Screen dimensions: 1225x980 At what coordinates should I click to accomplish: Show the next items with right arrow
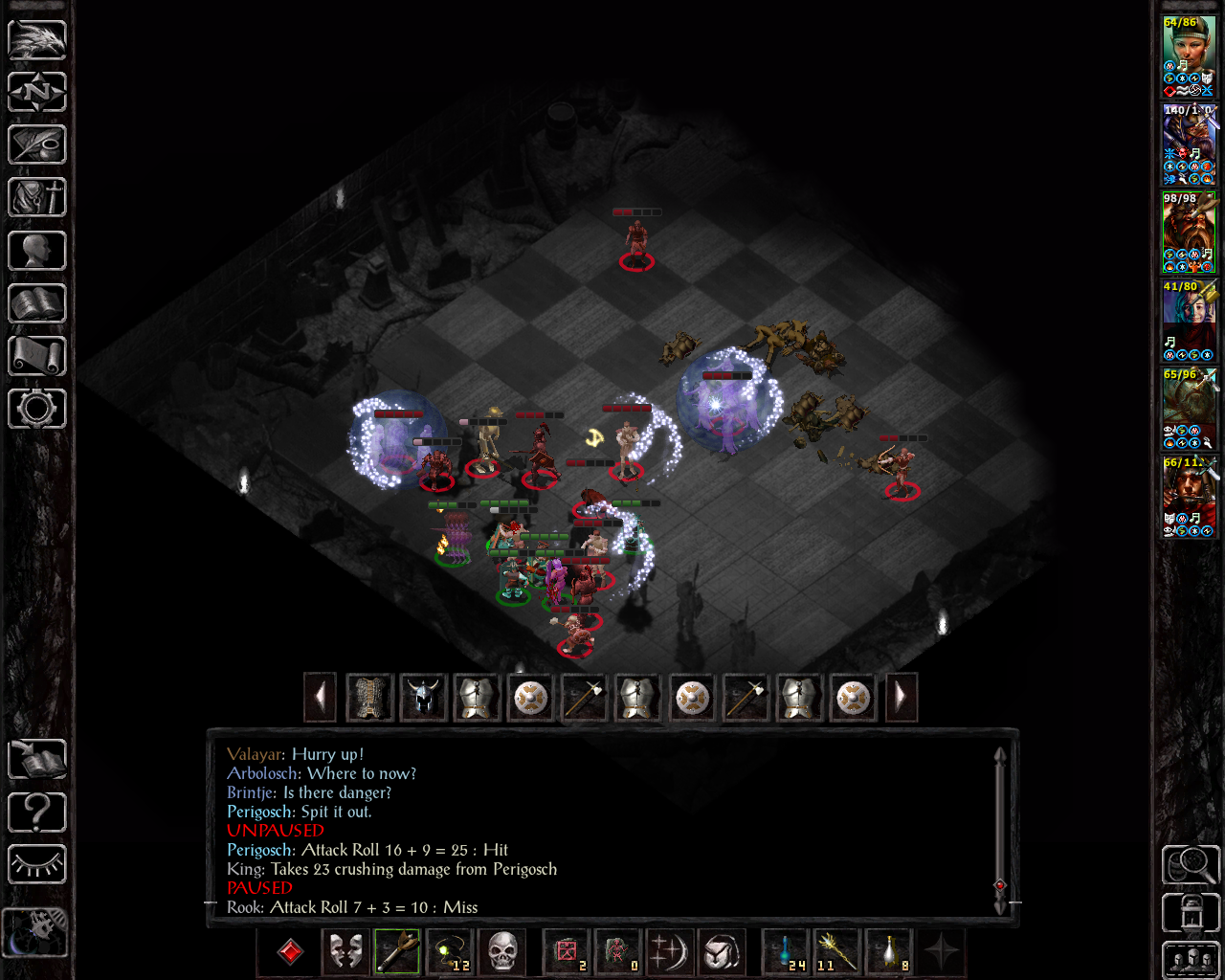[x=900, y=698]
